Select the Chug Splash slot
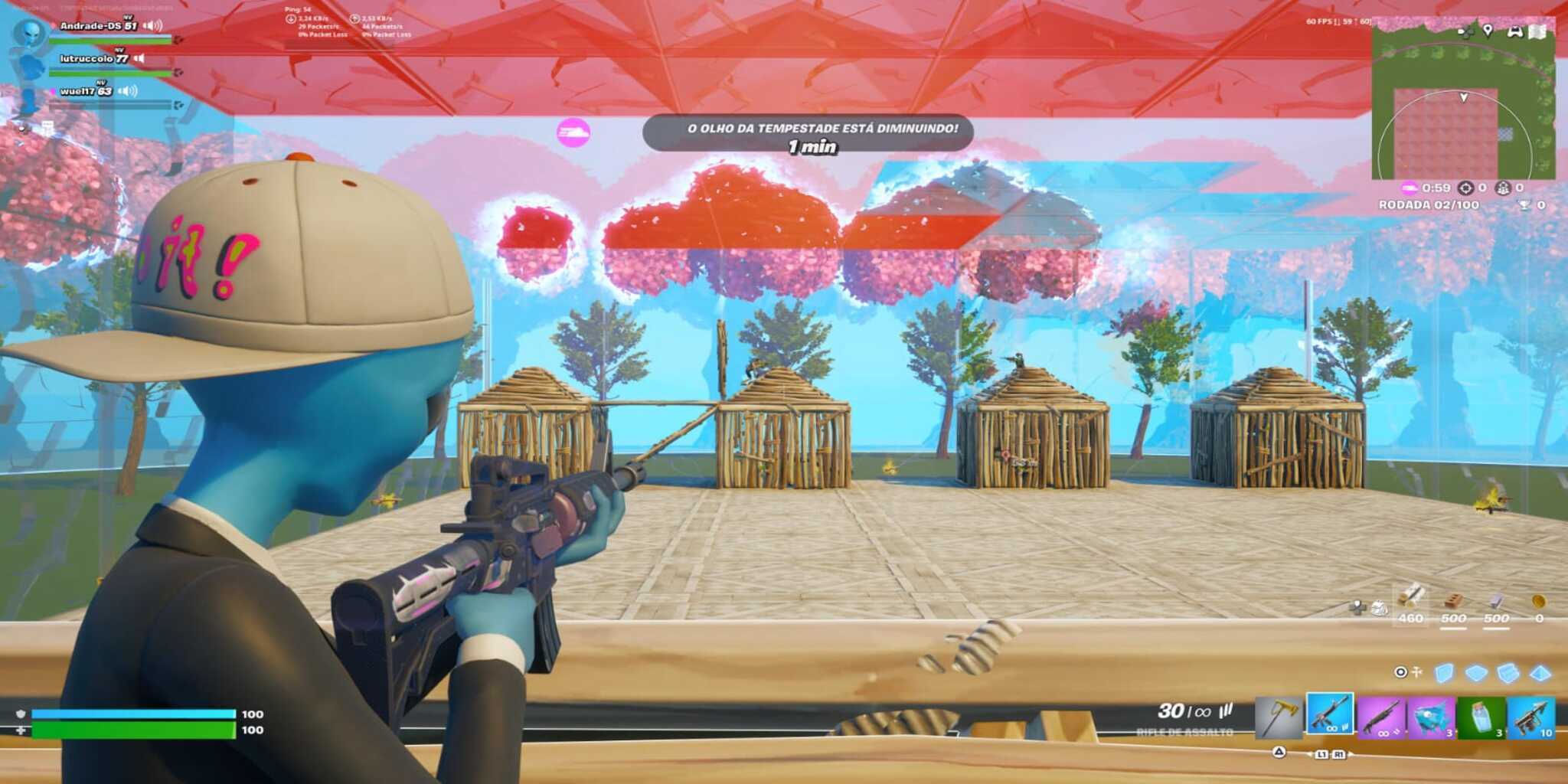 click(1481, 717)
